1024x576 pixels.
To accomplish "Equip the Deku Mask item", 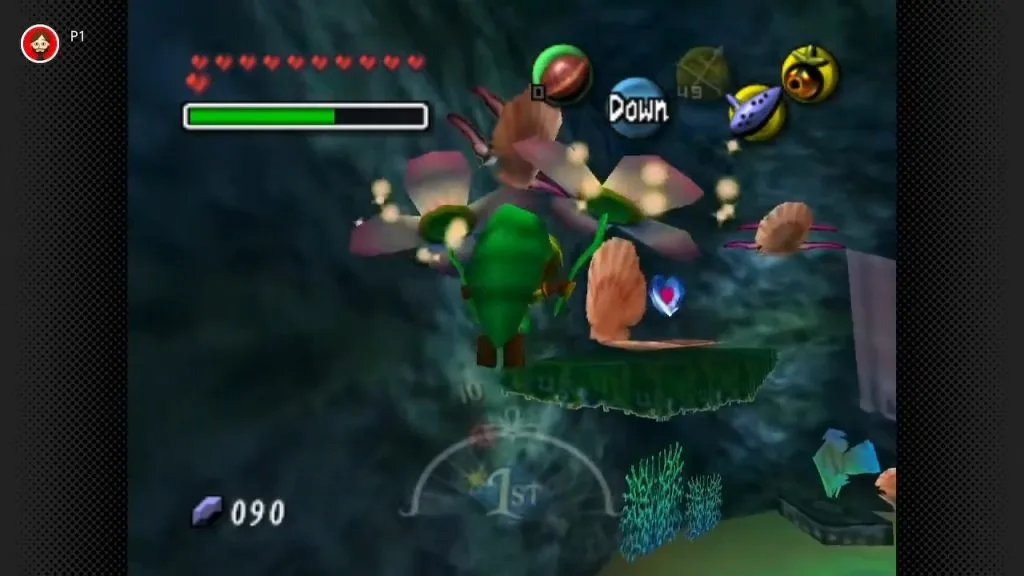I will pyautogui.click(x=809, y=74).
